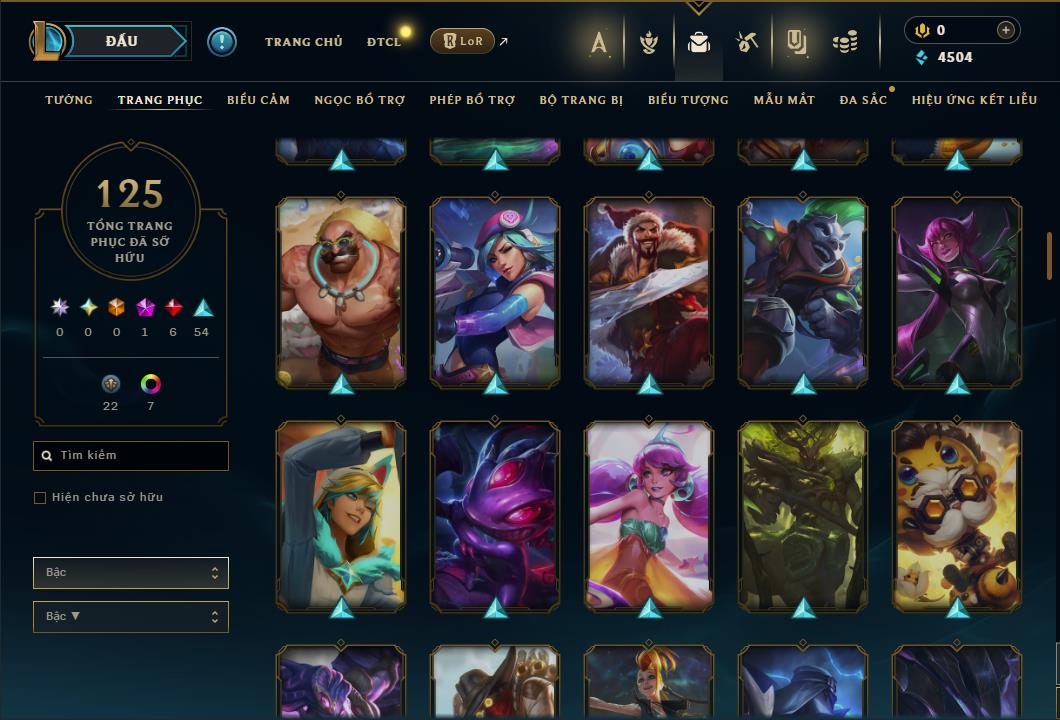This screenshot has width=1060, height=720.
Task: Launch the LoR link button
Action: (463, 41)
